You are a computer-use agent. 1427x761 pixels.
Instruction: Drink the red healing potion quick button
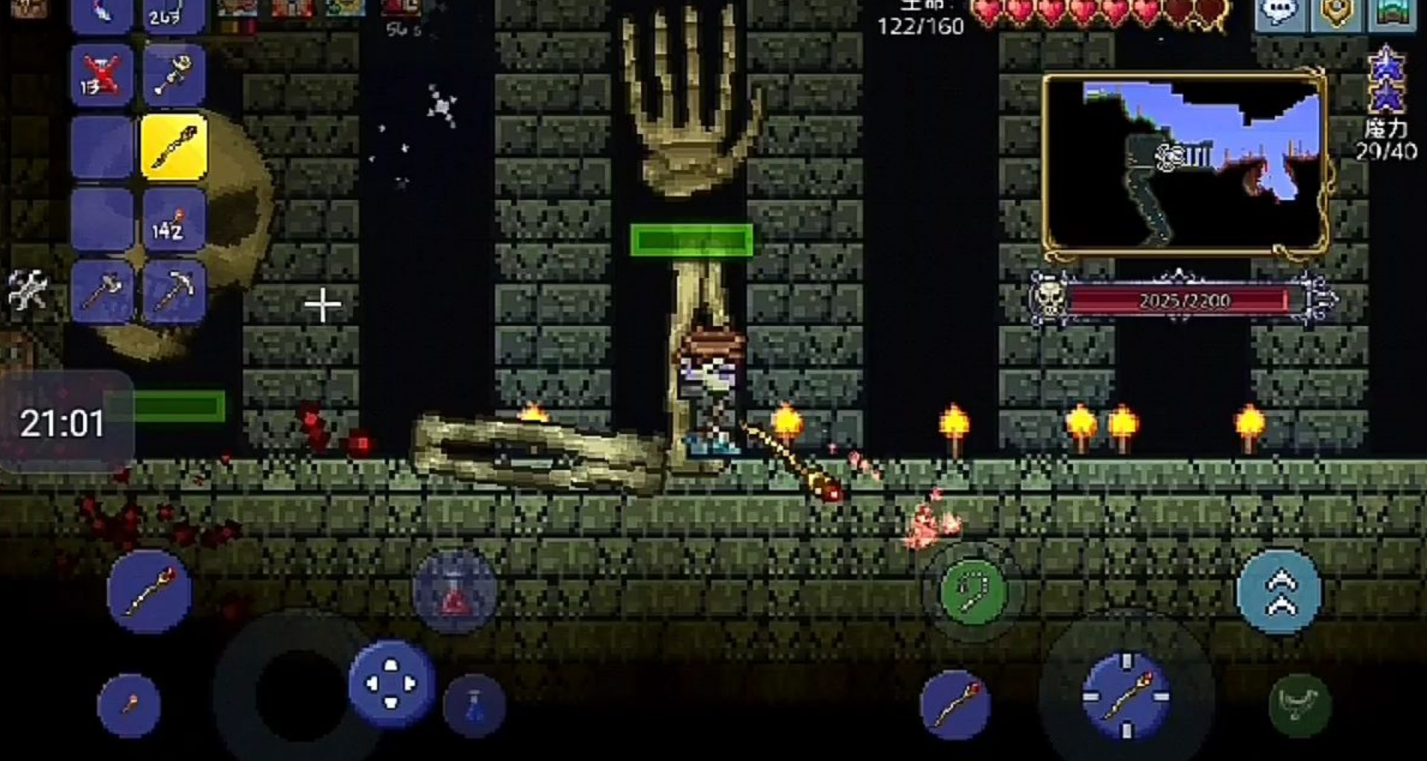(455, 592)
